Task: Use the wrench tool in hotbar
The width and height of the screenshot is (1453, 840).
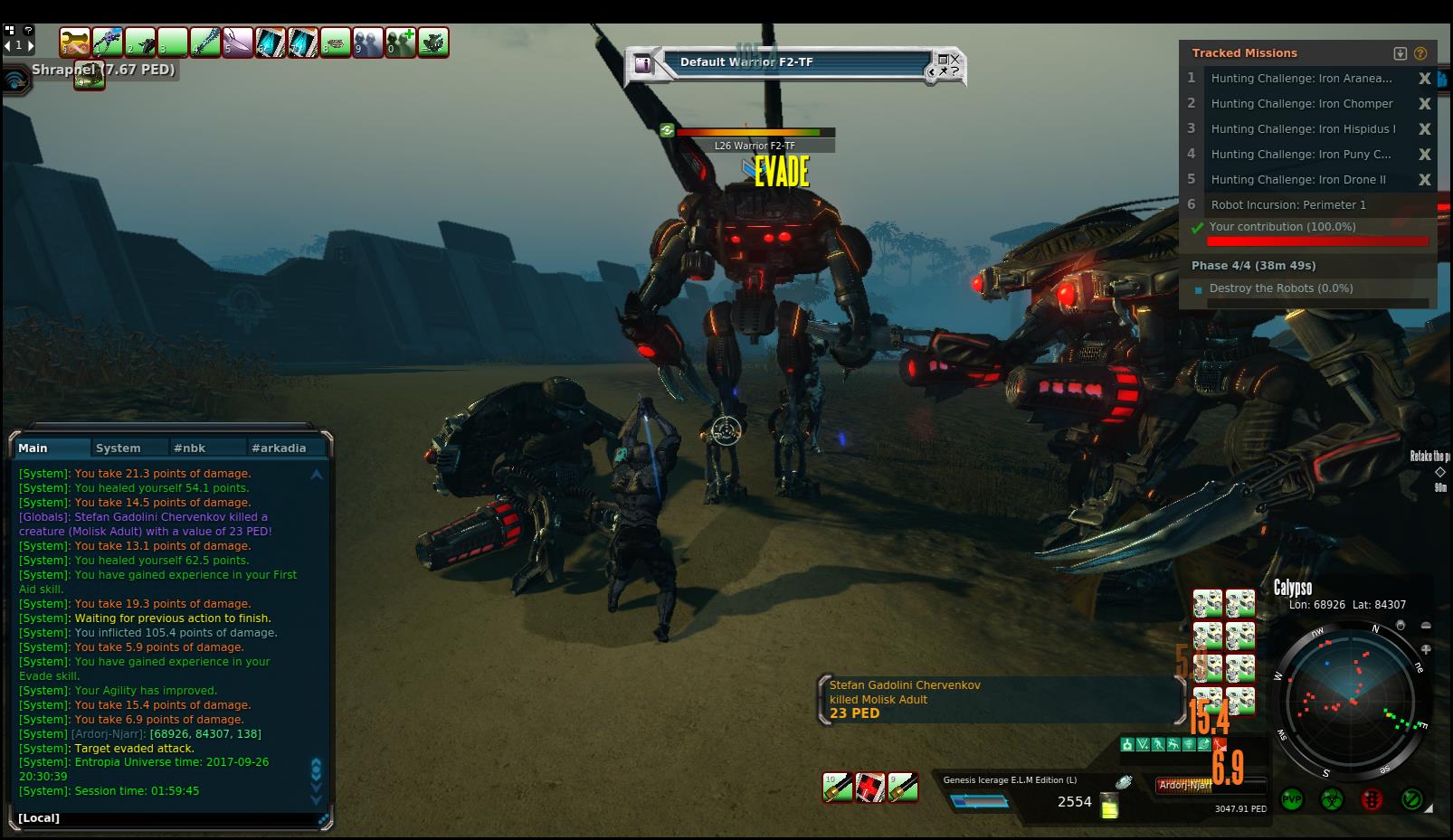Action: coord(75,42)
